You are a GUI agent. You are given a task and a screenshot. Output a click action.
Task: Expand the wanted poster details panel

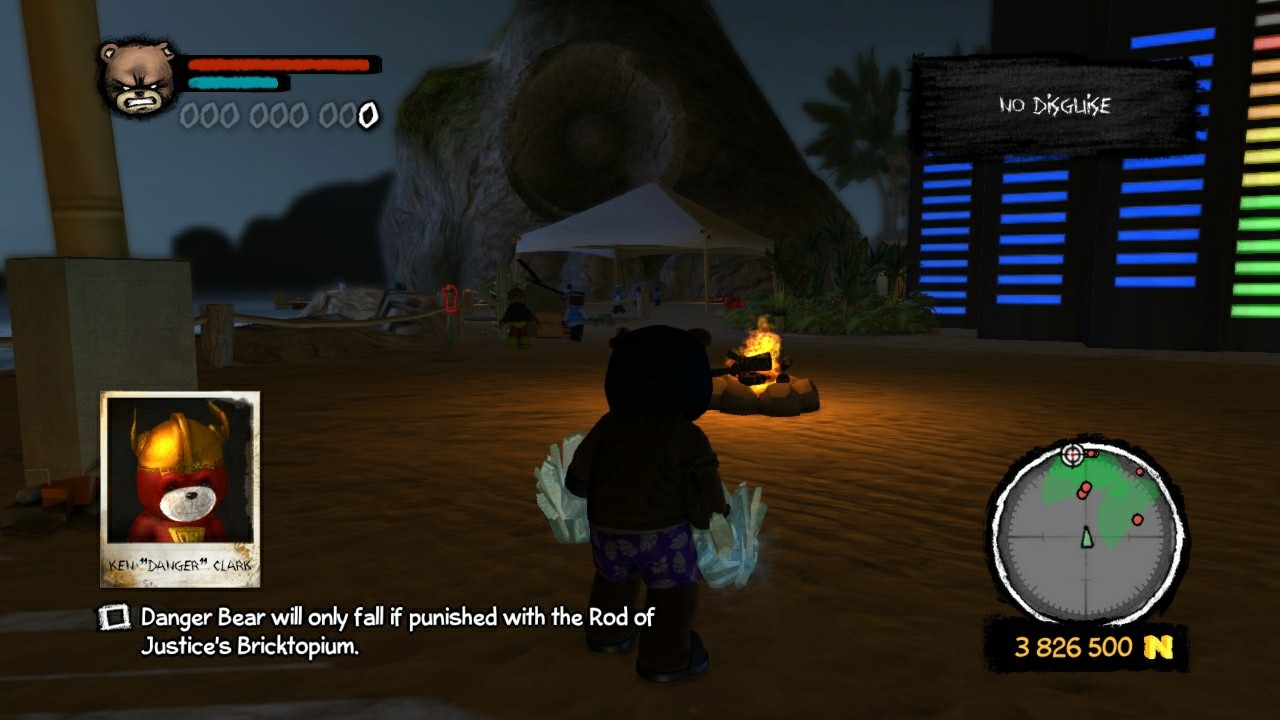[x=180, y=490]
